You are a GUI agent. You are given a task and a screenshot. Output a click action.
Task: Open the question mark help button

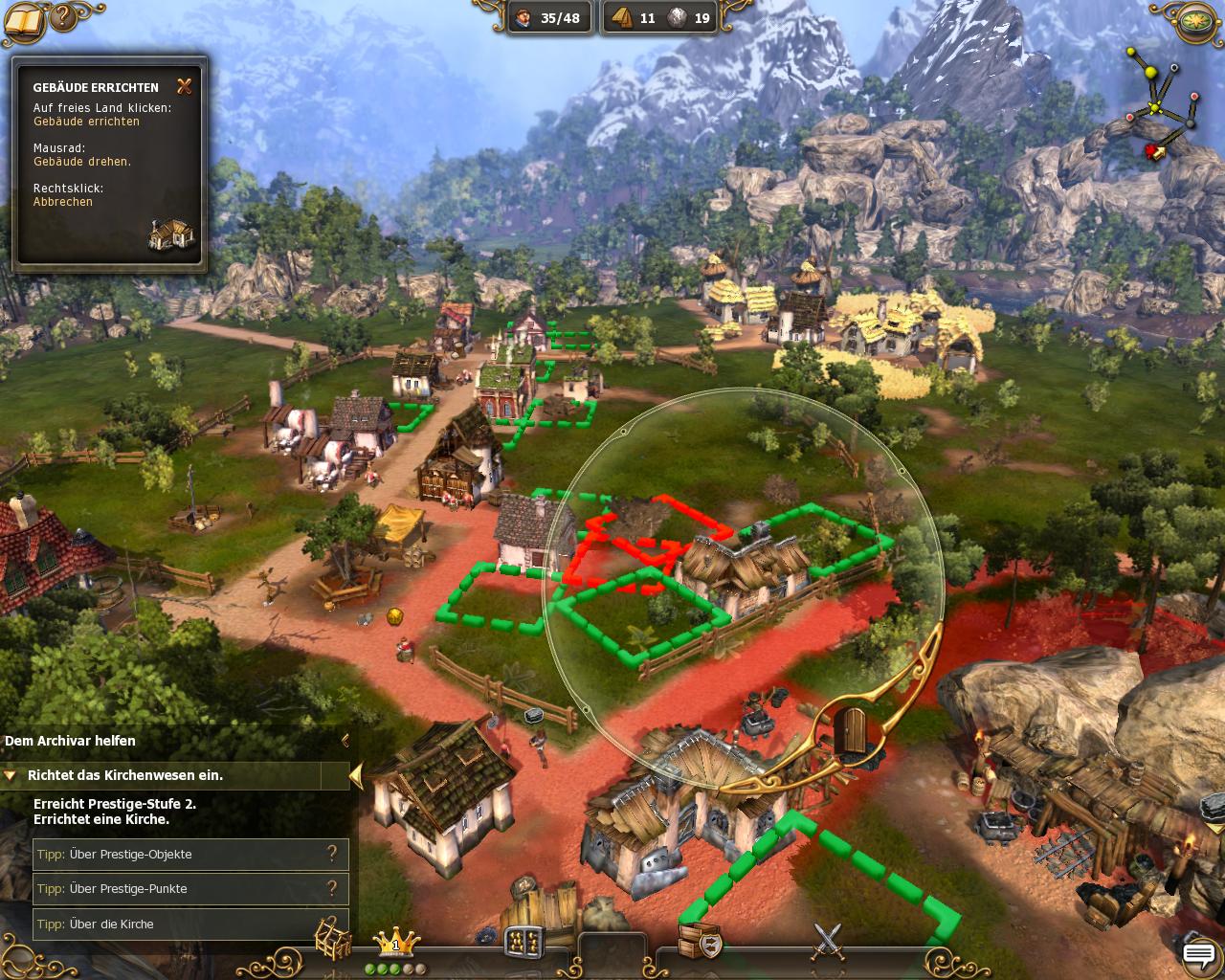tap(61, 16)
